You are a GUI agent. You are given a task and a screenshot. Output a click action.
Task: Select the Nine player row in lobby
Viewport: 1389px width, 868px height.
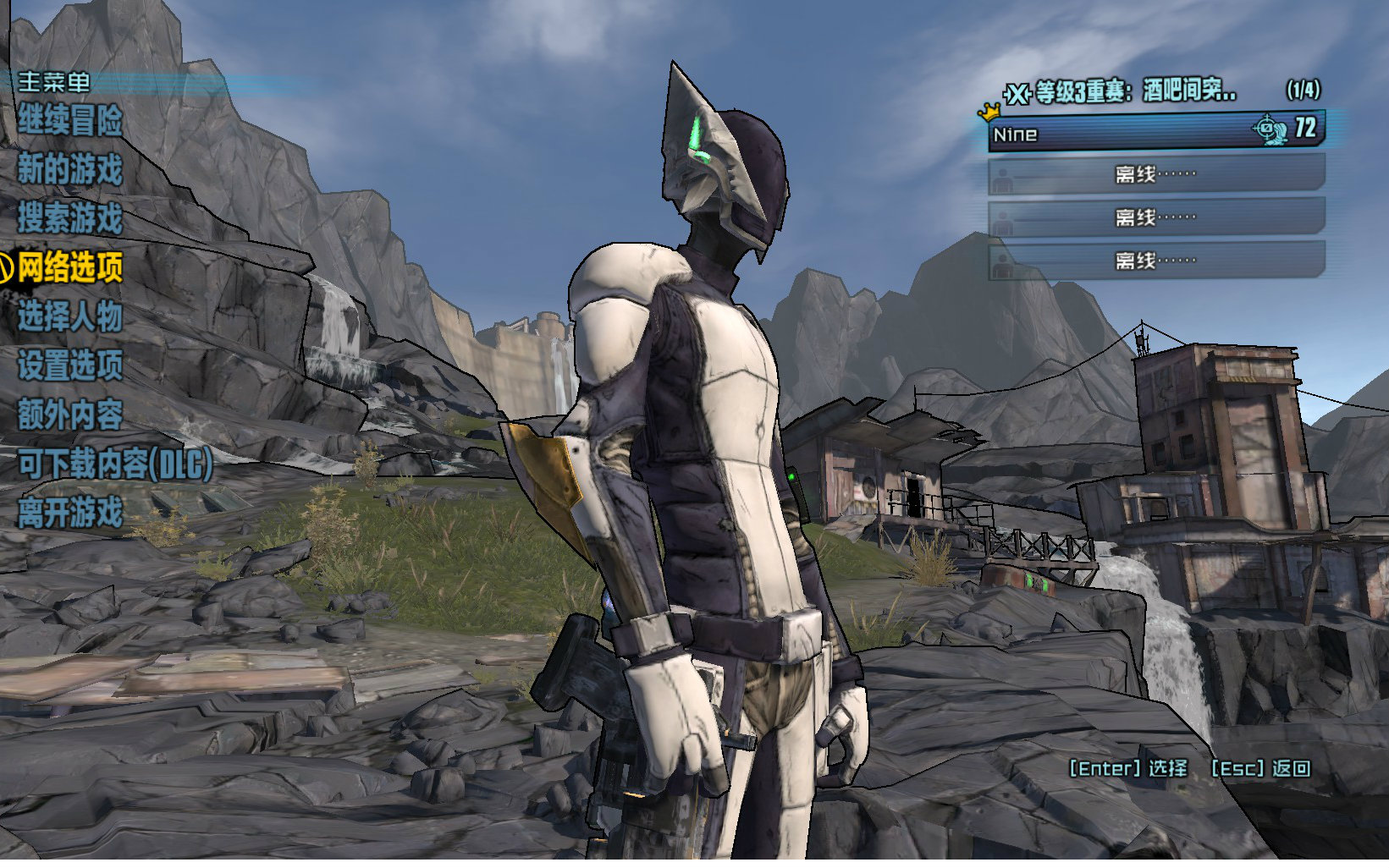1155,133
